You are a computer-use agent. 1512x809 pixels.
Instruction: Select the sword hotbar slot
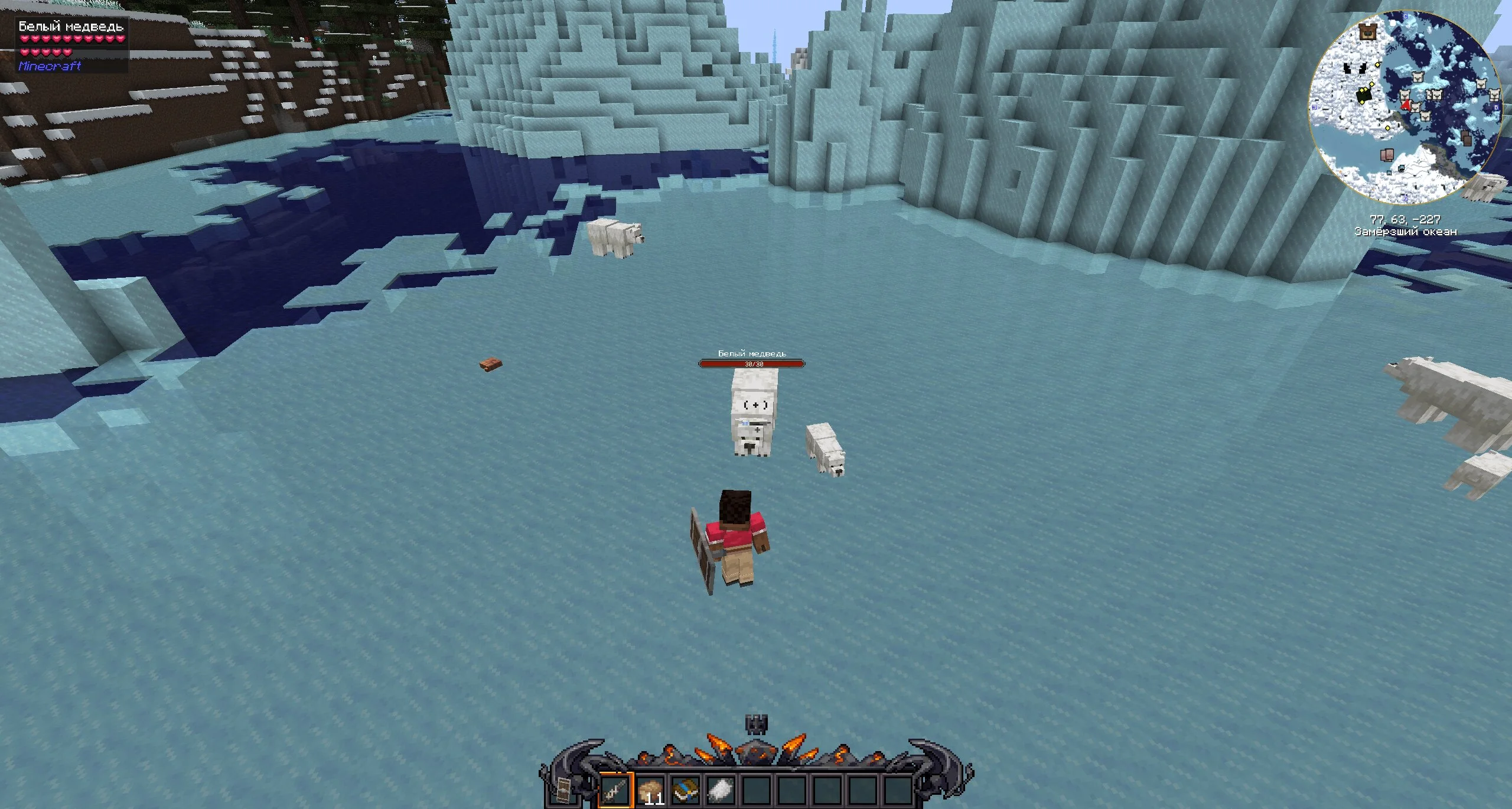pyautogui.click(x=616, y=789)
